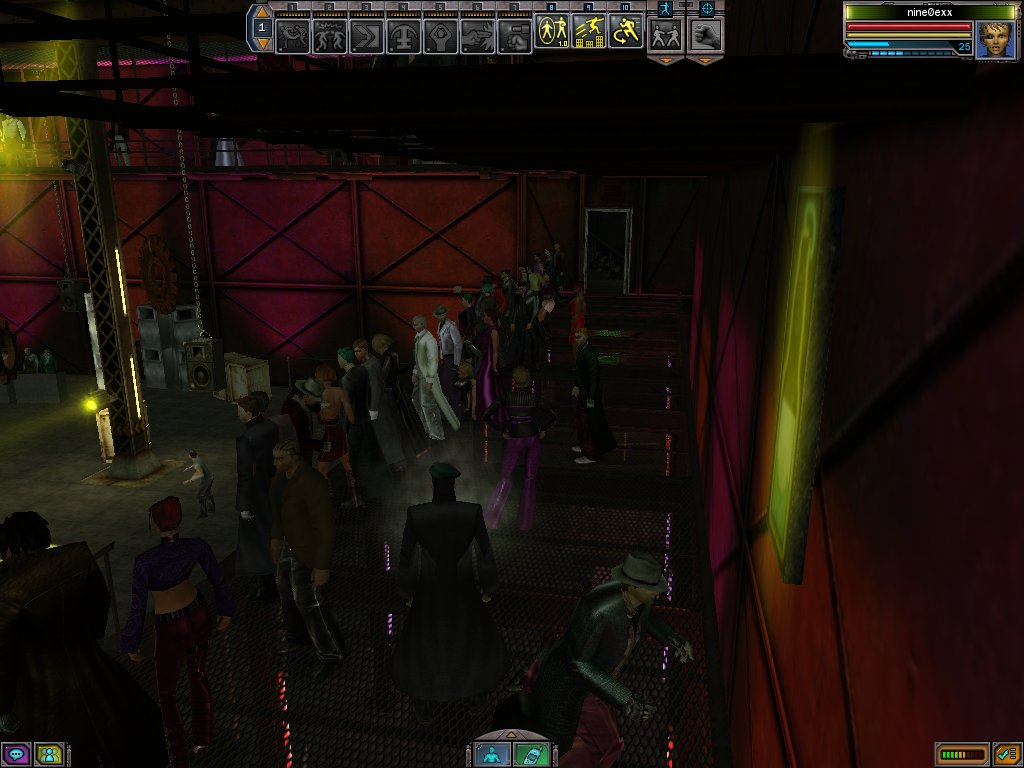The width and height of the screenshot is (1024, 768).
Task: Choose the clenched fist tactic icon
Action: pyautogui.click(x=706, y=35)
